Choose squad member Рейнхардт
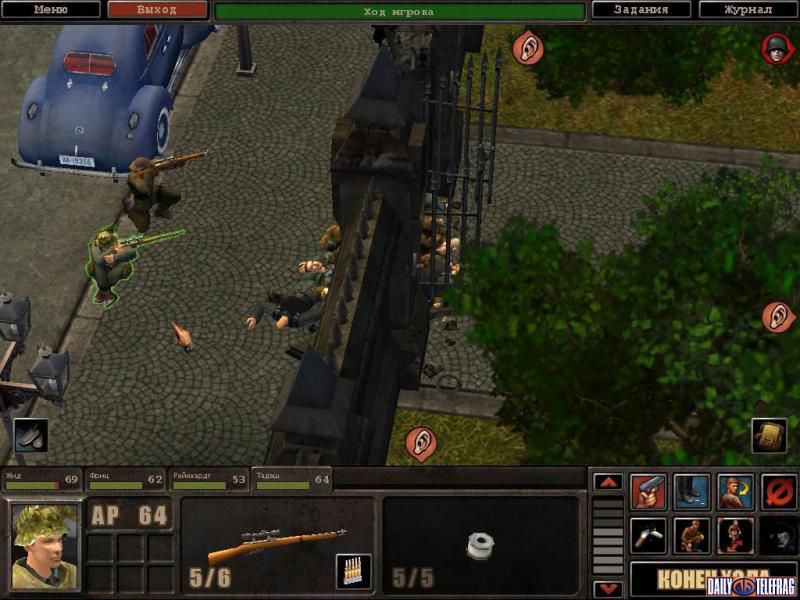 pos(208,480)
